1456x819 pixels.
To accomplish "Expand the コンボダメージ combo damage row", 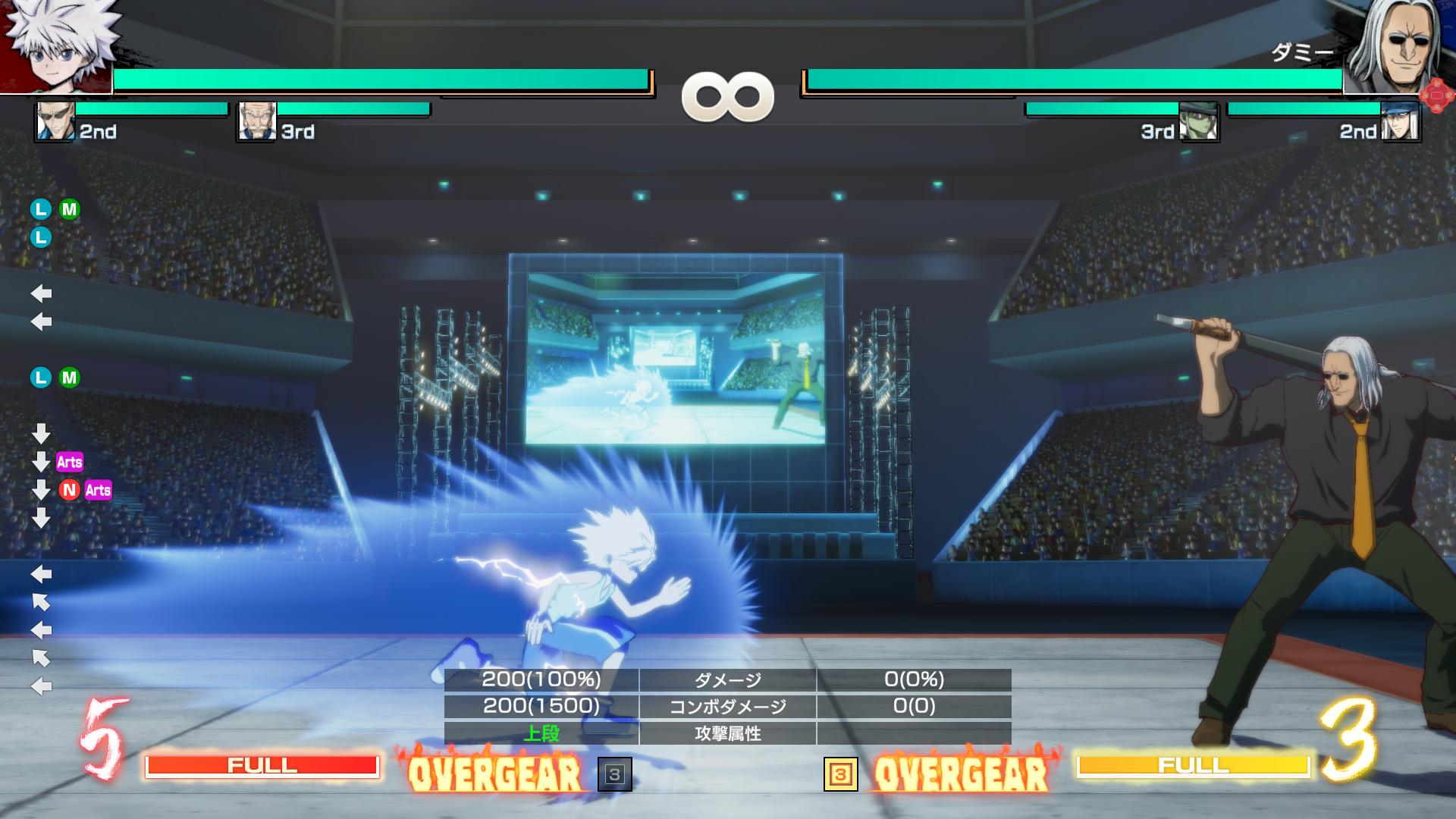I will [x=728, y=707].
